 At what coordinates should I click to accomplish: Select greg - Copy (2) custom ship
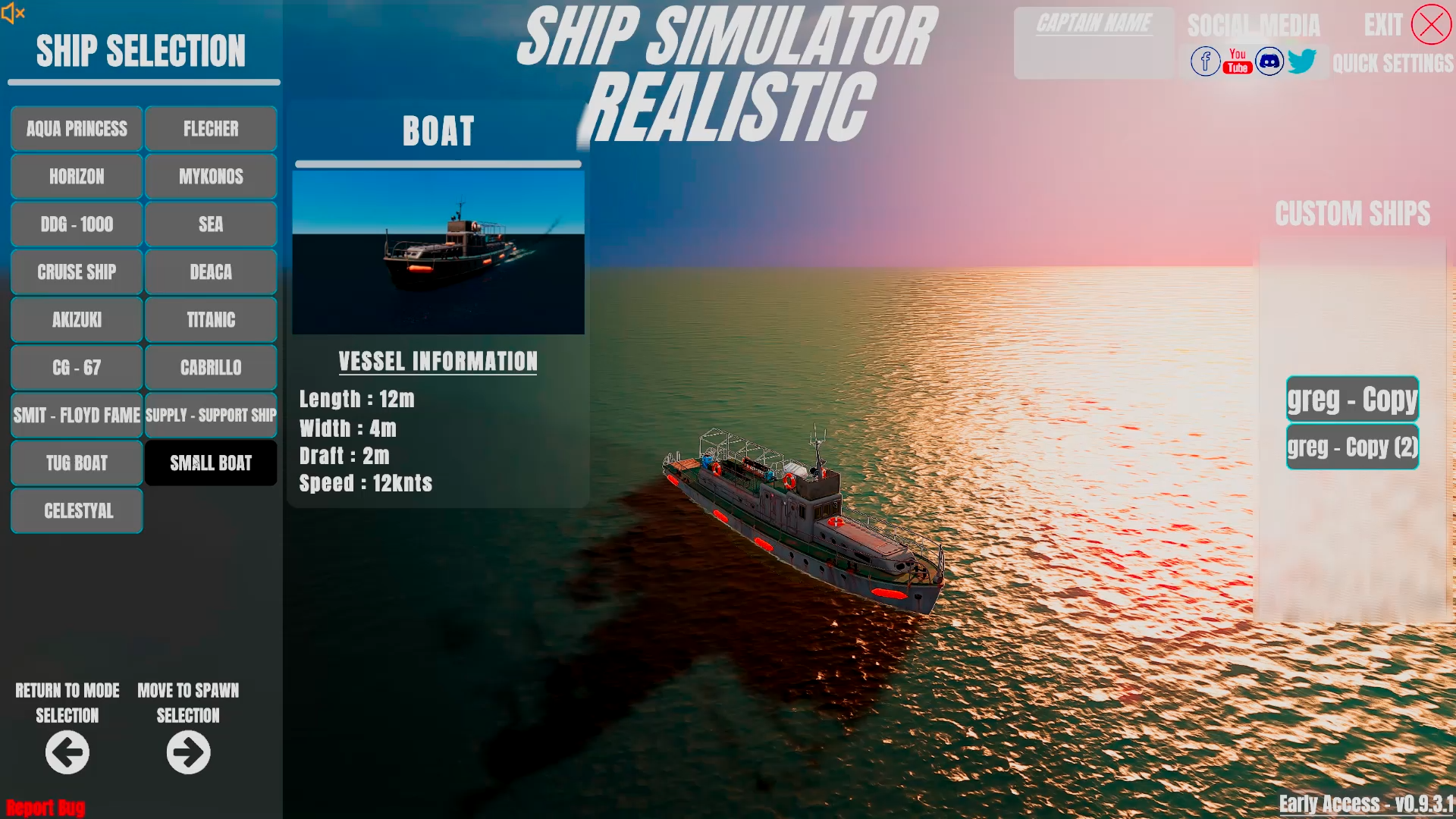coord(1352,447)
